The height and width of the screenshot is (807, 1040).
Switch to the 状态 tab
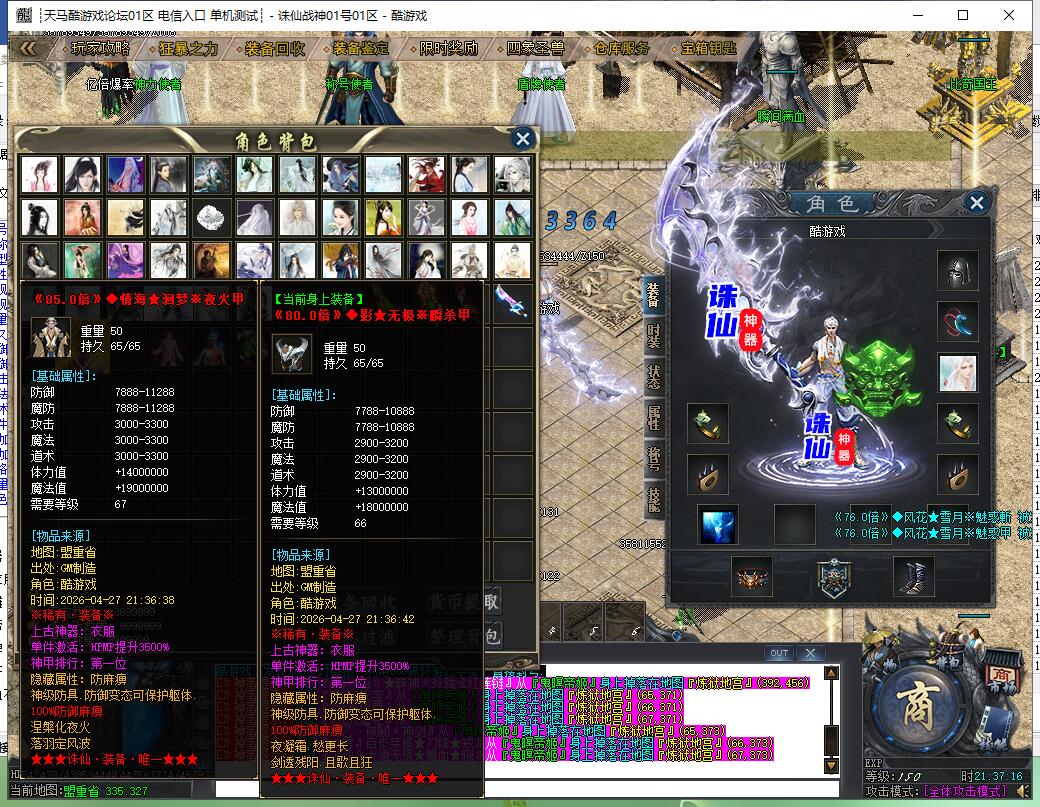(x=654, y=376)
